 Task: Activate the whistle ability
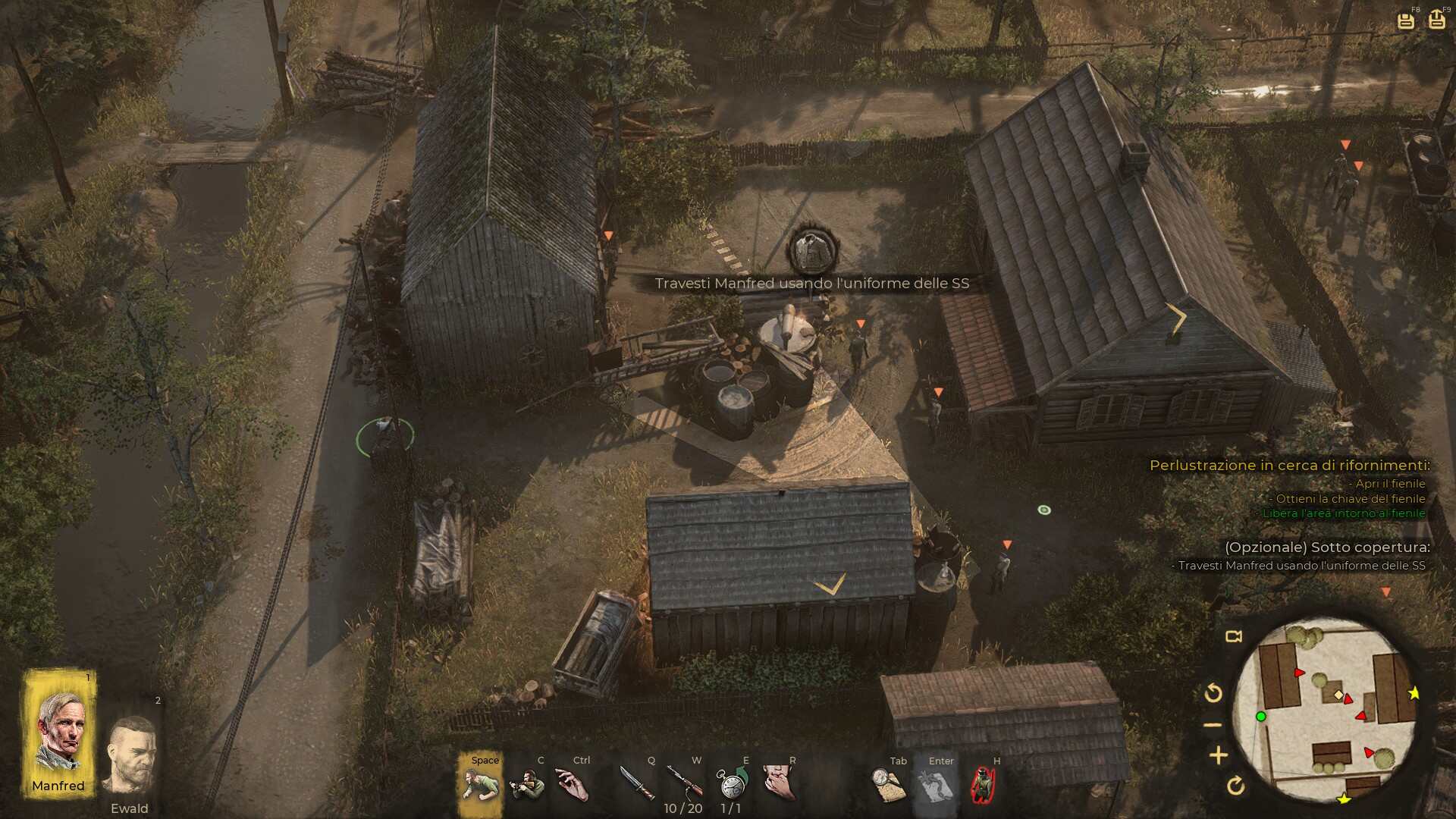(x=779, y=783)
